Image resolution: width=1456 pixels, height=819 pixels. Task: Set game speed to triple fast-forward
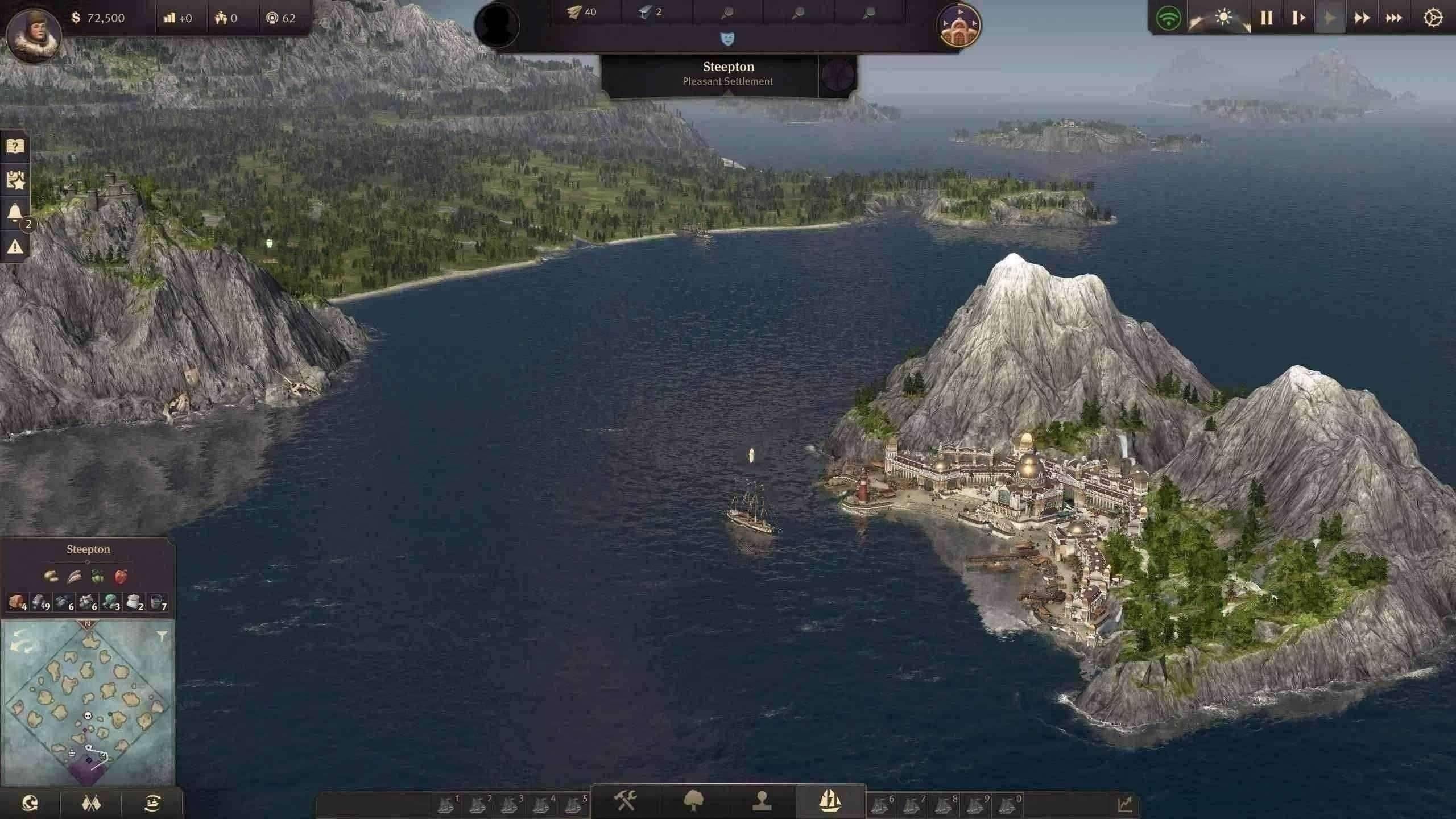1393,18
